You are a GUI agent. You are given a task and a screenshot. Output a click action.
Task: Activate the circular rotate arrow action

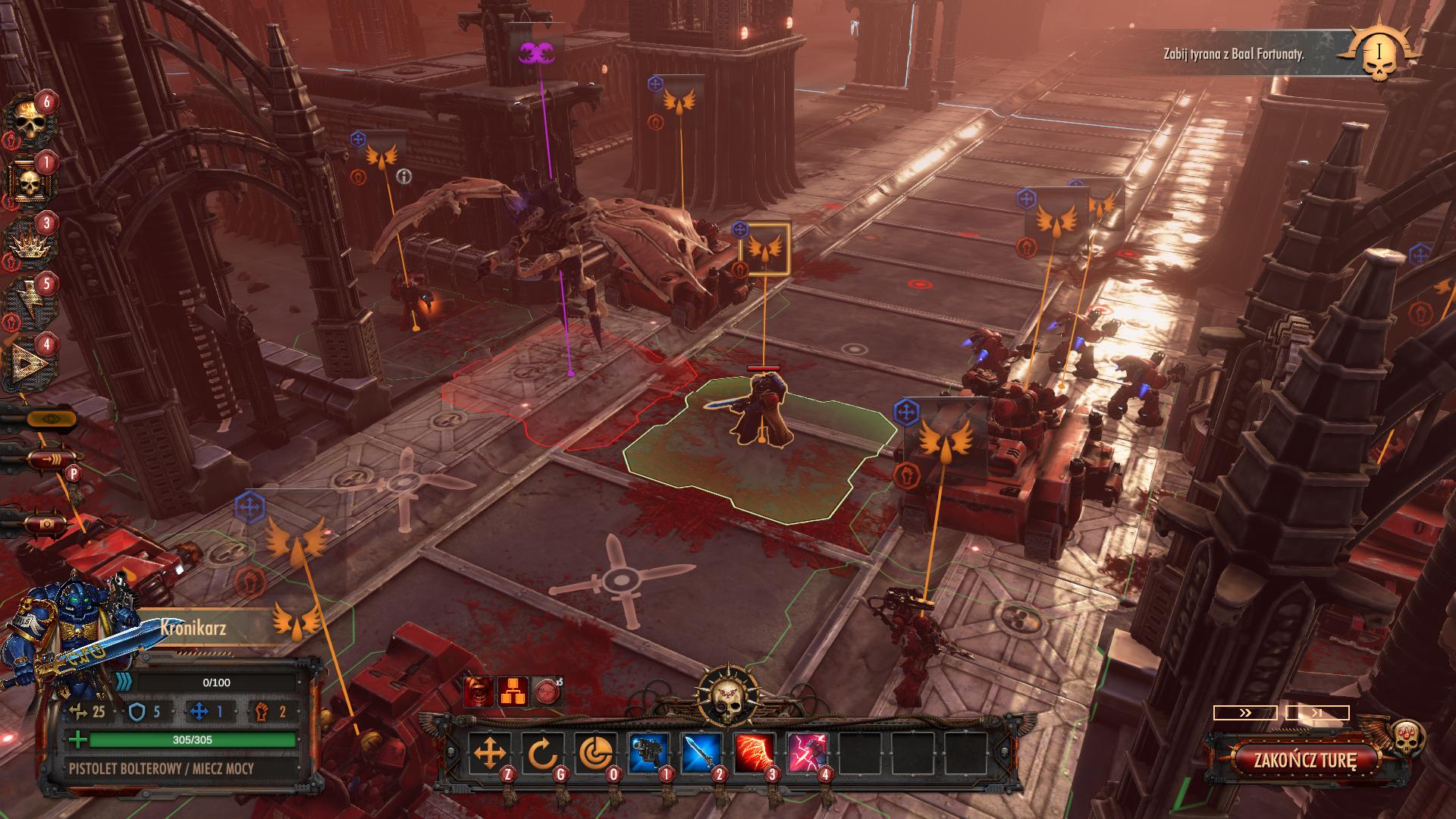pos(542,754)
